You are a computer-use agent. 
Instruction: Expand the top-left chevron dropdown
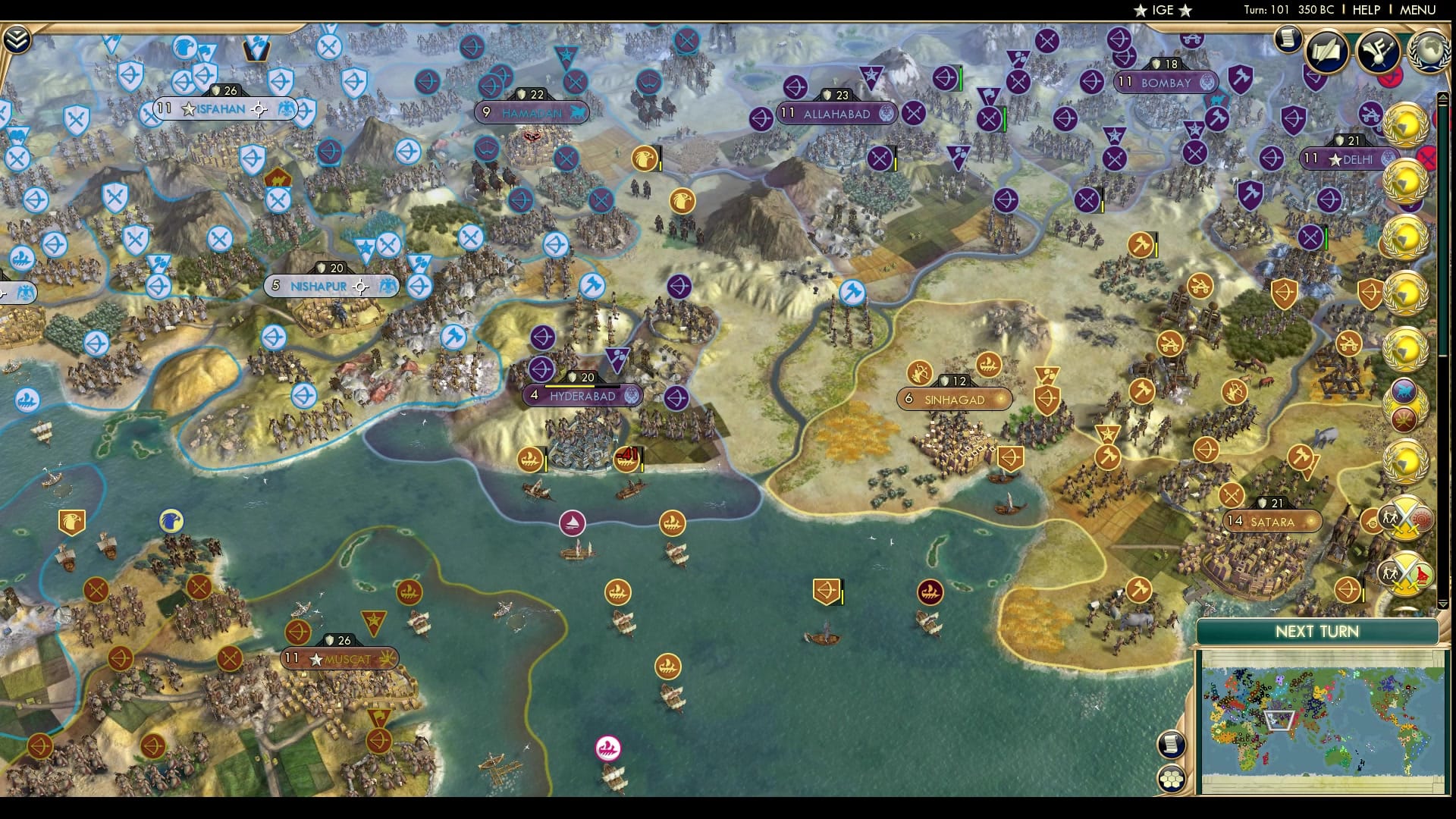click(17, 39)
